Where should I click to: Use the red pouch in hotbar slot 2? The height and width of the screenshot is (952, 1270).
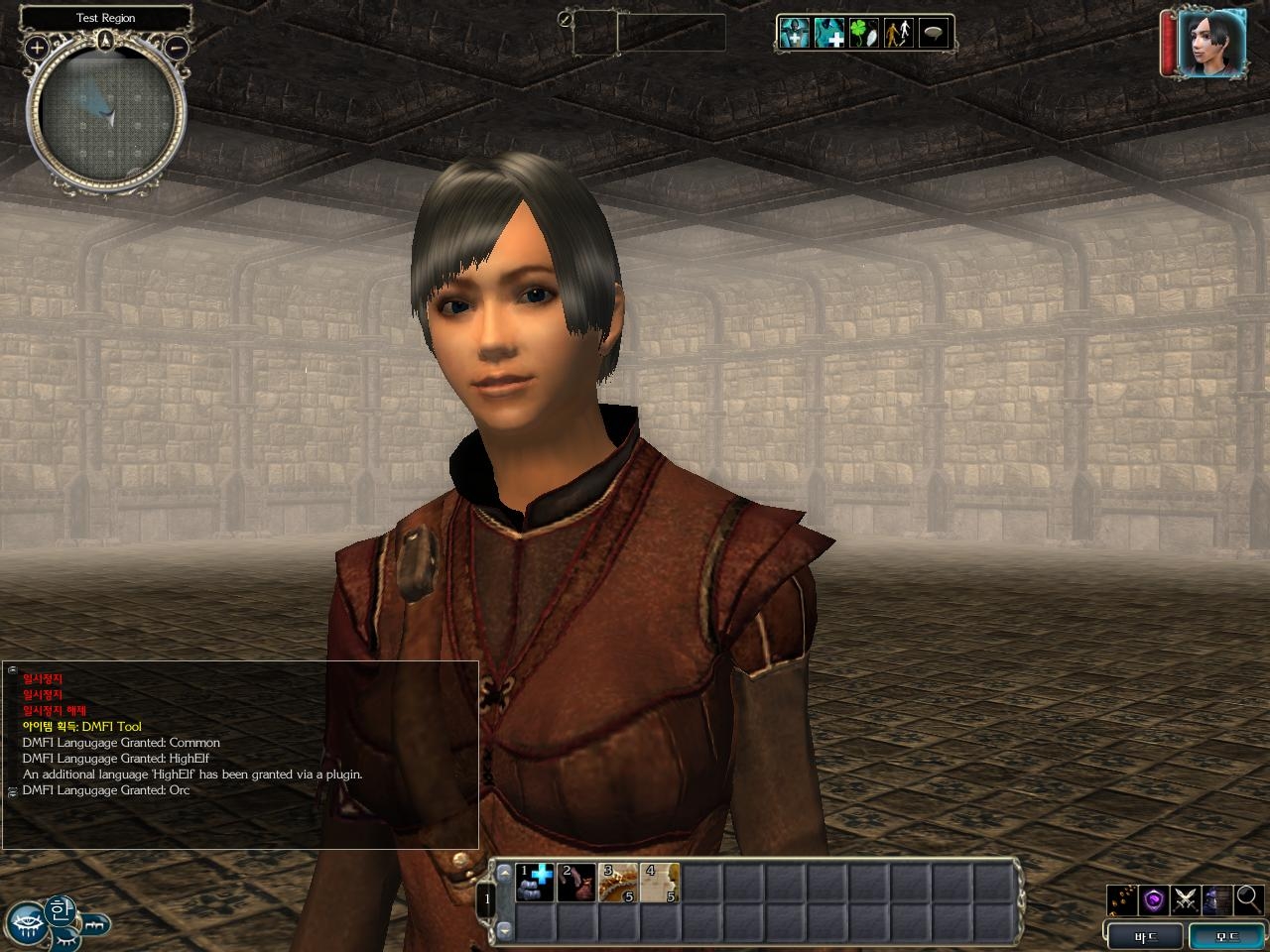pyautogui.click(x=576, y=883)
